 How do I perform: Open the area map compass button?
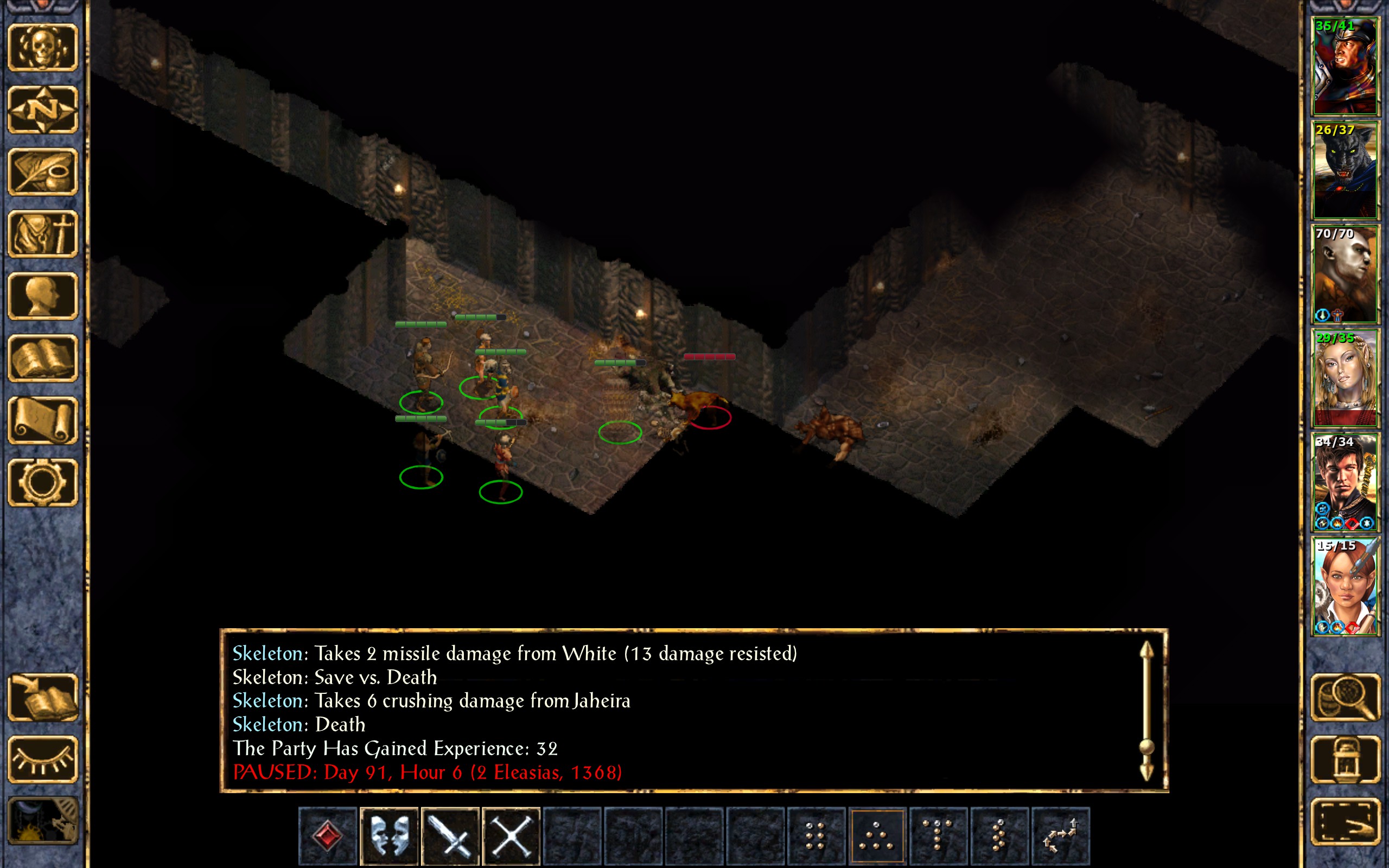point(43,109)
